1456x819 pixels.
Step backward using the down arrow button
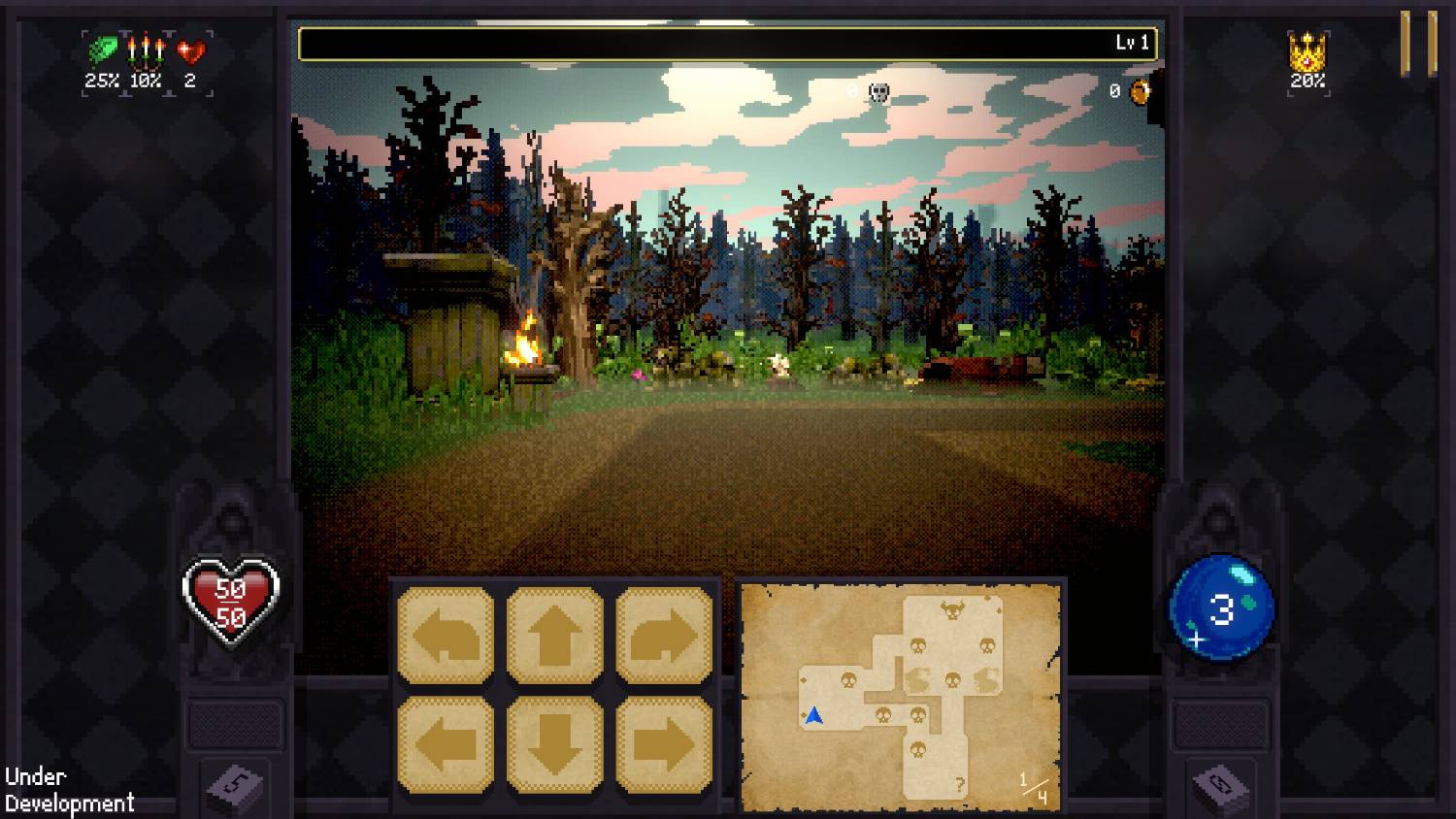point(554,744)
